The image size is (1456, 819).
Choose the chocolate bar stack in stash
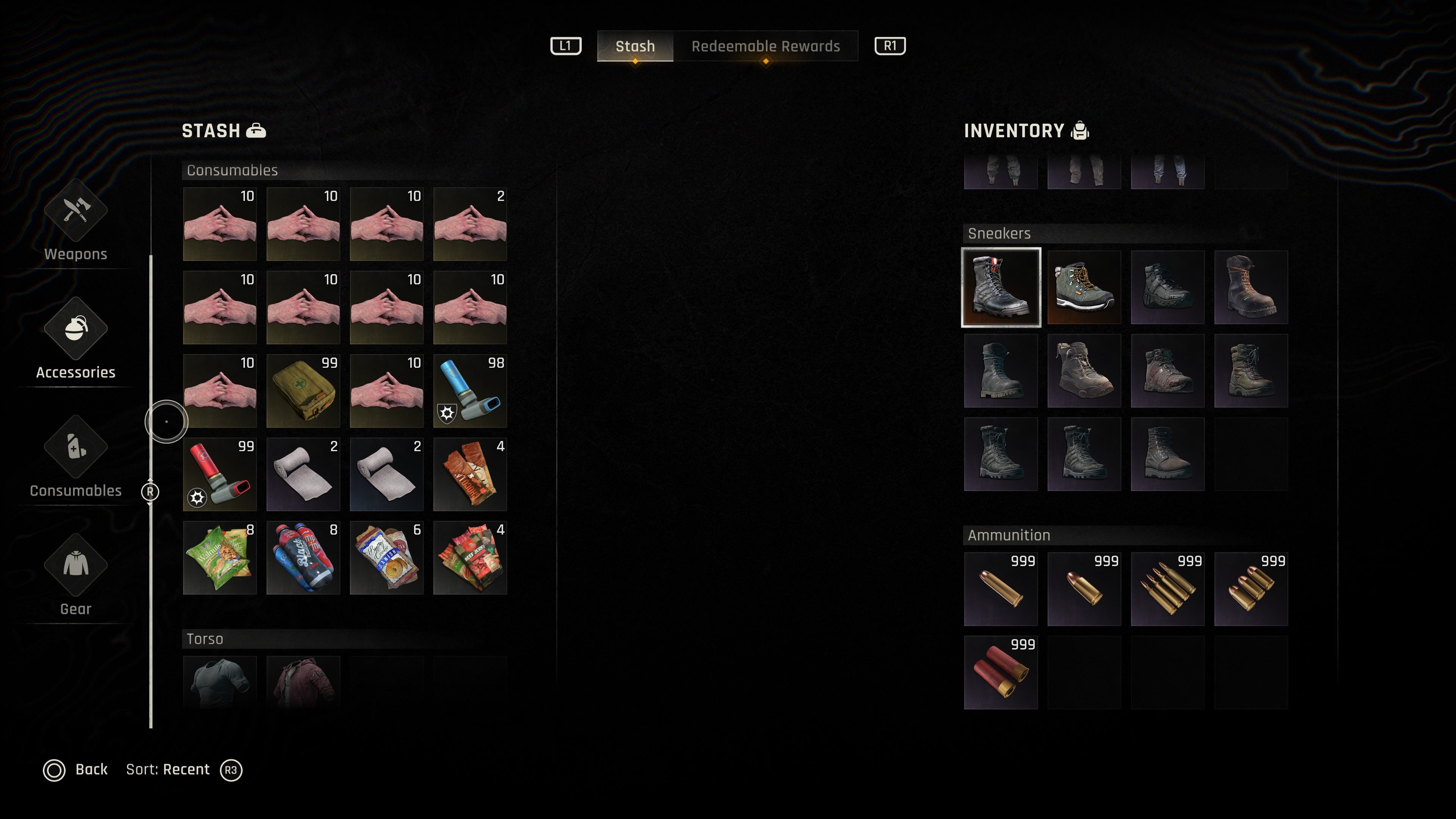(470, 474)
